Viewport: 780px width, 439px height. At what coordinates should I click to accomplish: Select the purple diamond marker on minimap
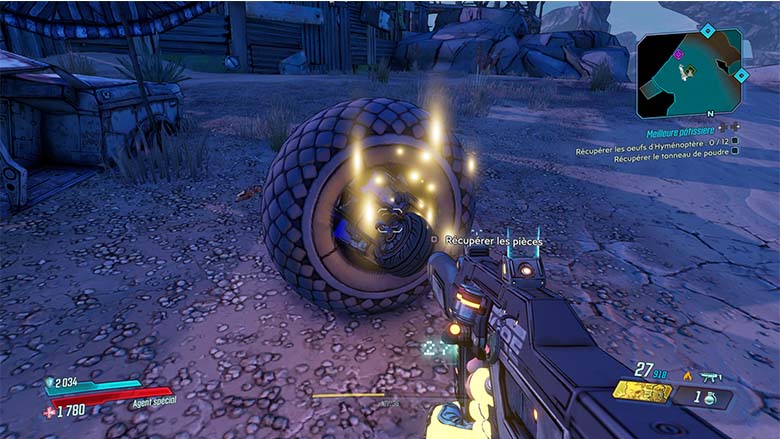point(678,54)
